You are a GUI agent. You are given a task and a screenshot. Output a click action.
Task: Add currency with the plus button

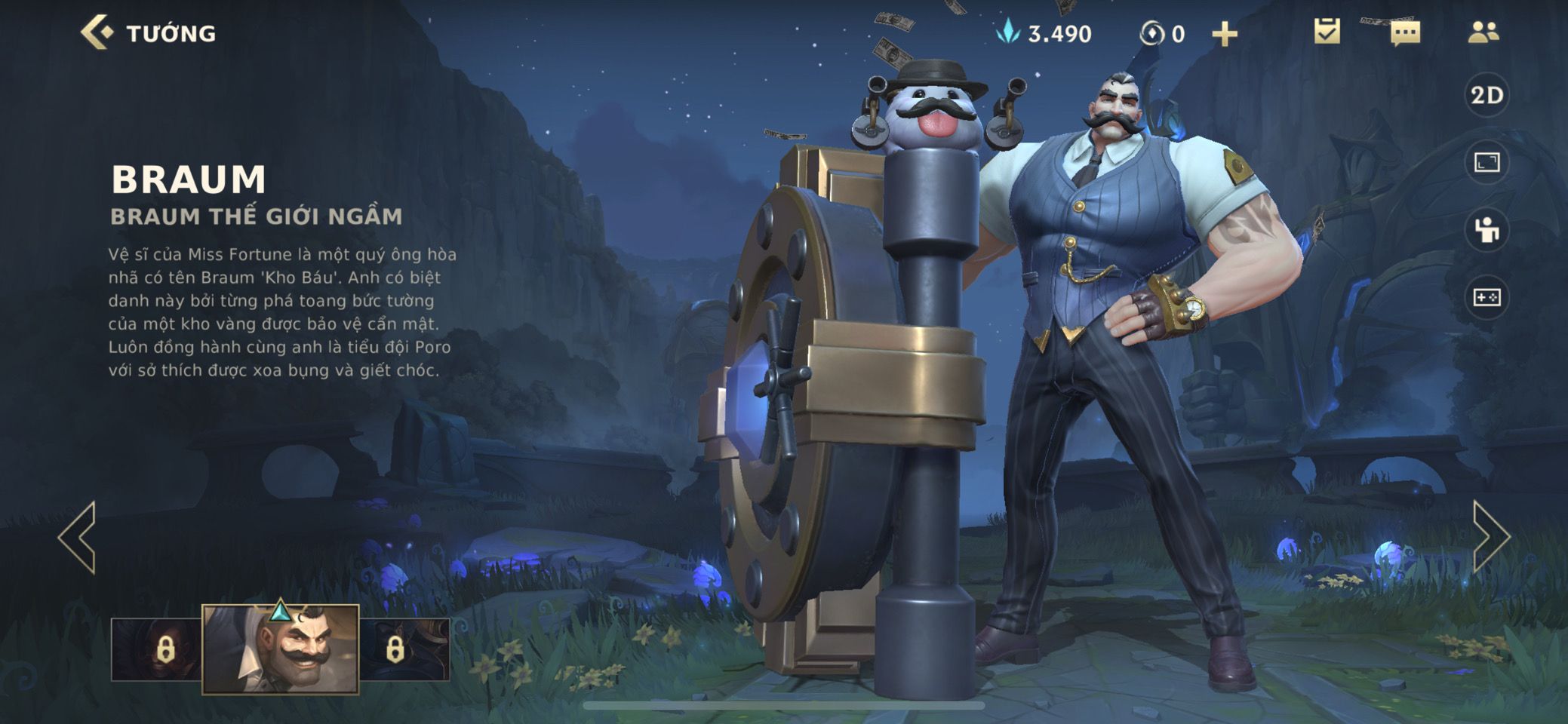(x=1224, y=34)
